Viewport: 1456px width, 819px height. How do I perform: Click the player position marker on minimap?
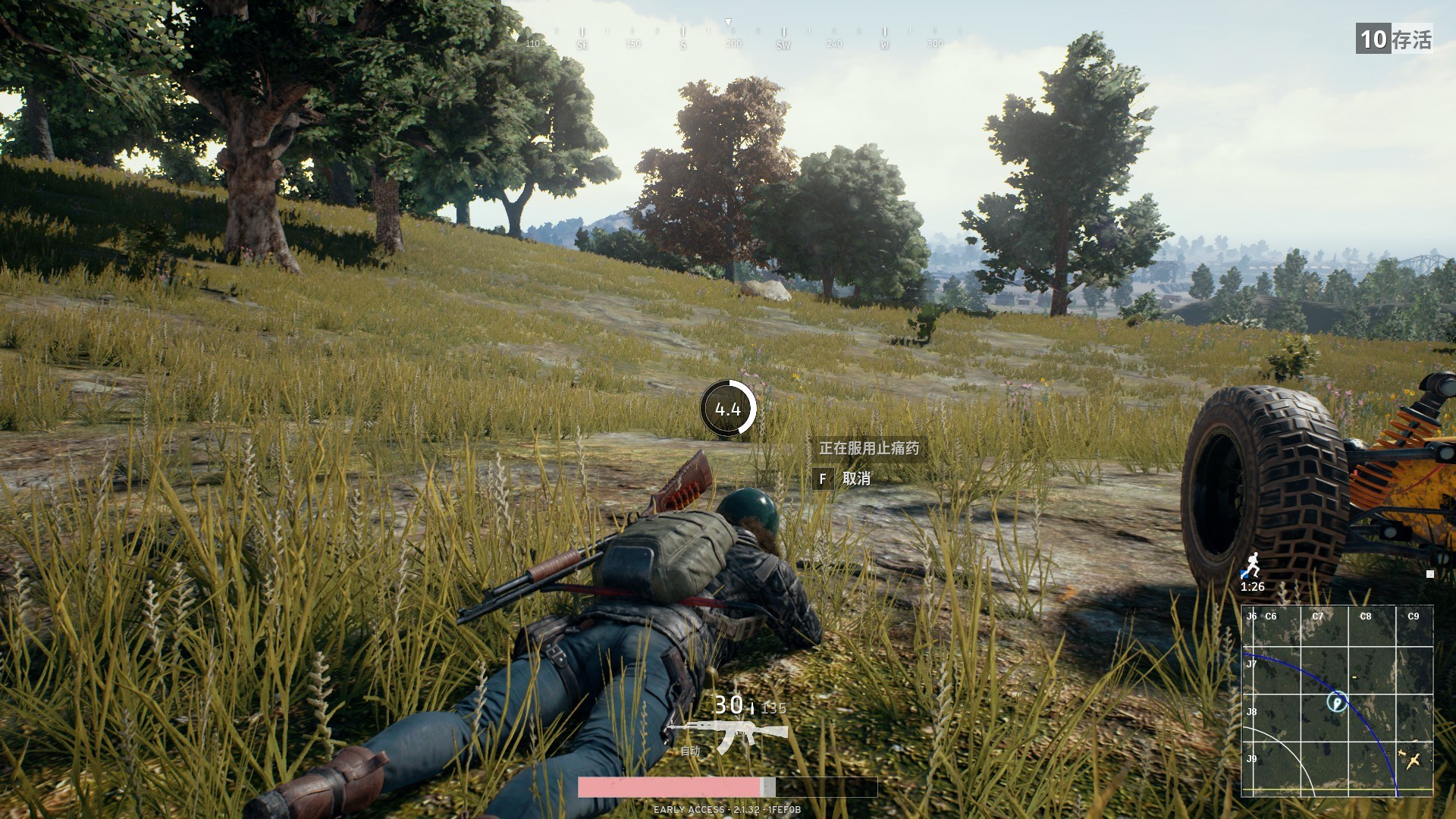(1336, 701)
